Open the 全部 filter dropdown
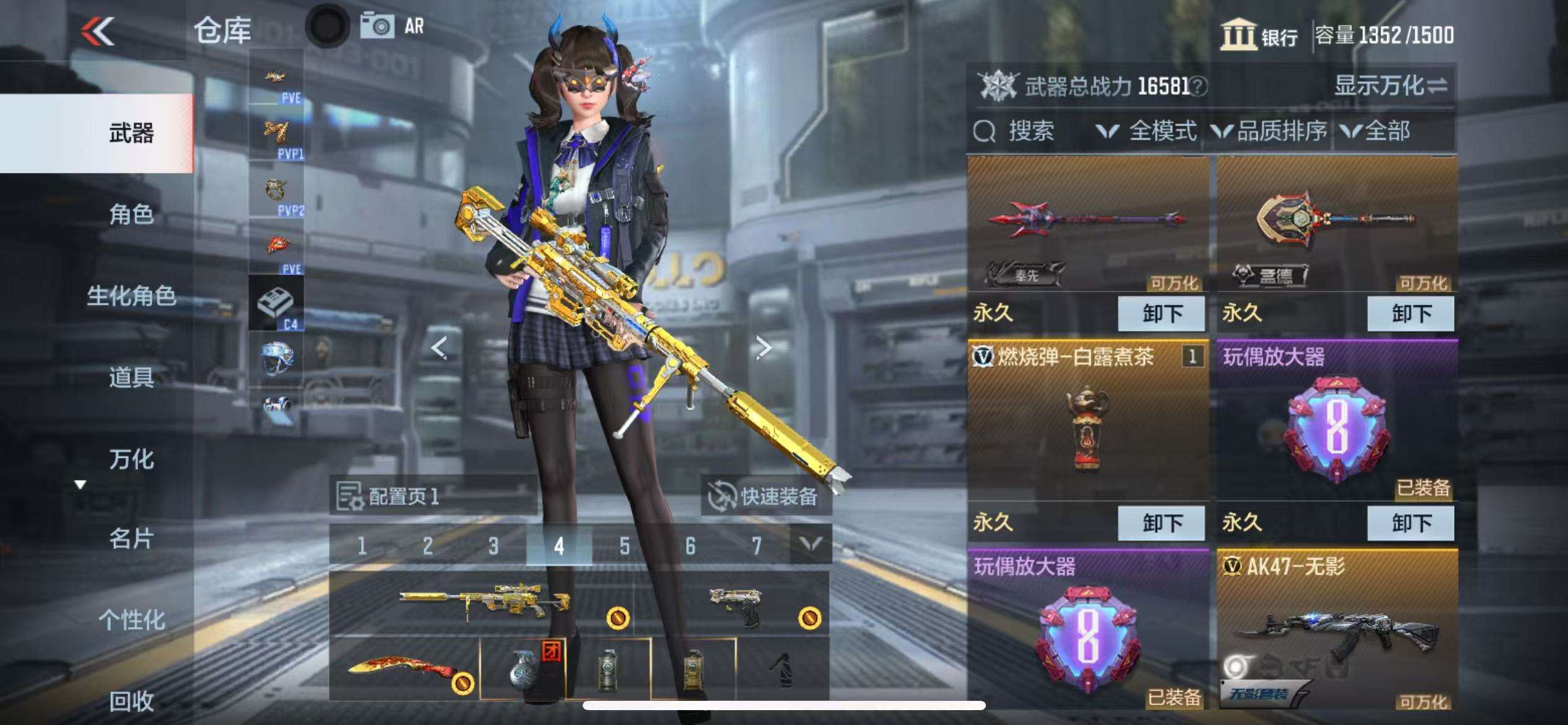1568x725 pixels. pyautogui.click(x=1376, y=131)
